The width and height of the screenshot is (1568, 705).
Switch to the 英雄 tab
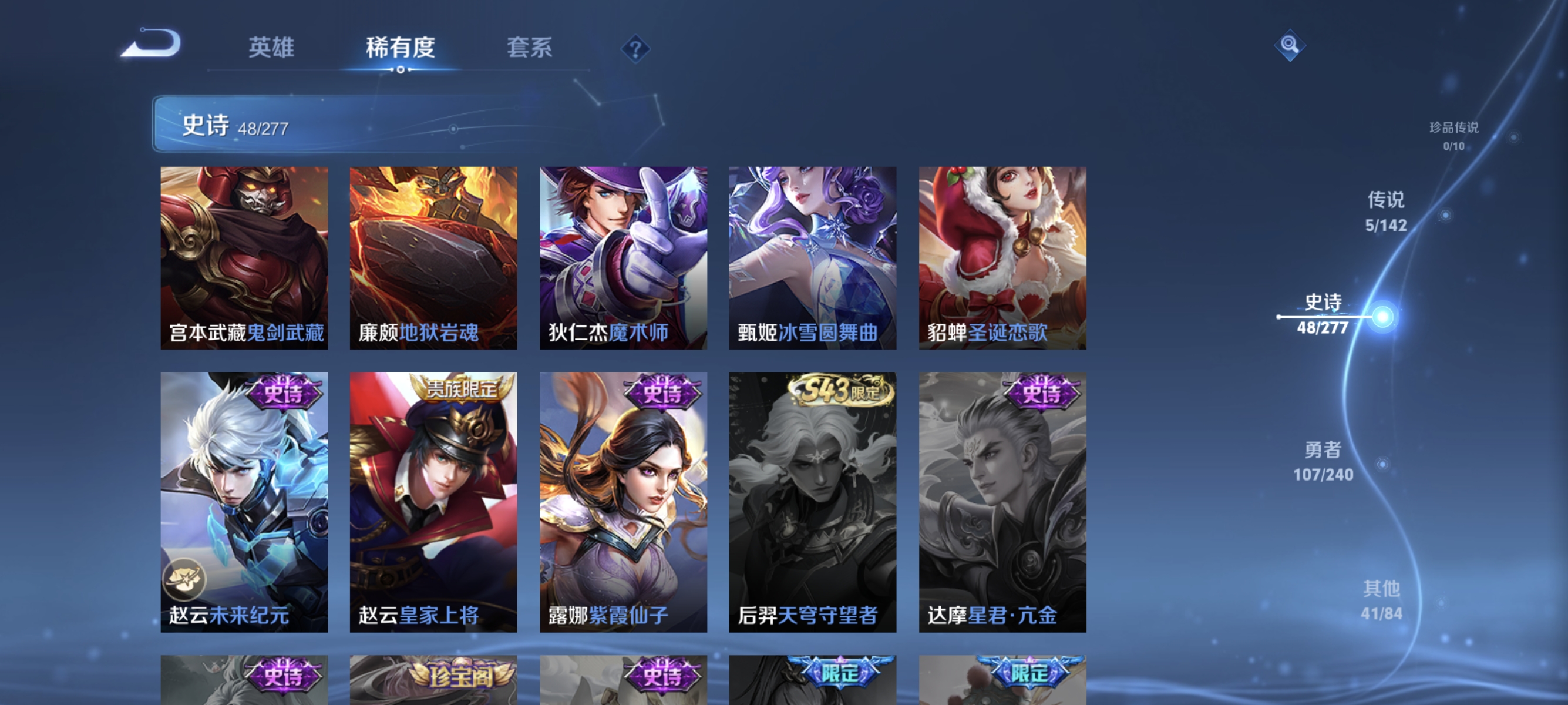click(271, 48)
